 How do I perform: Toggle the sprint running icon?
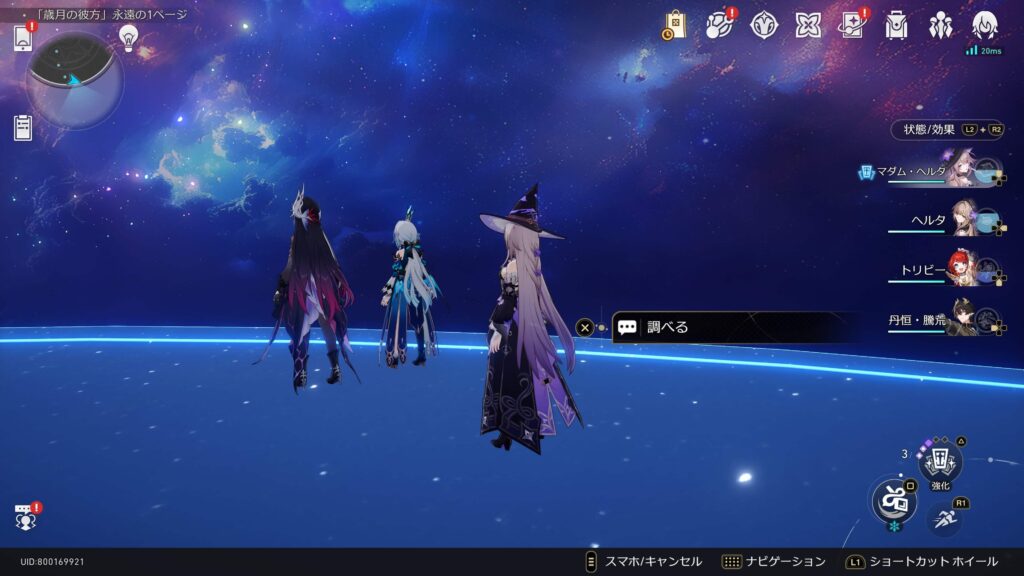pos(945,518)
